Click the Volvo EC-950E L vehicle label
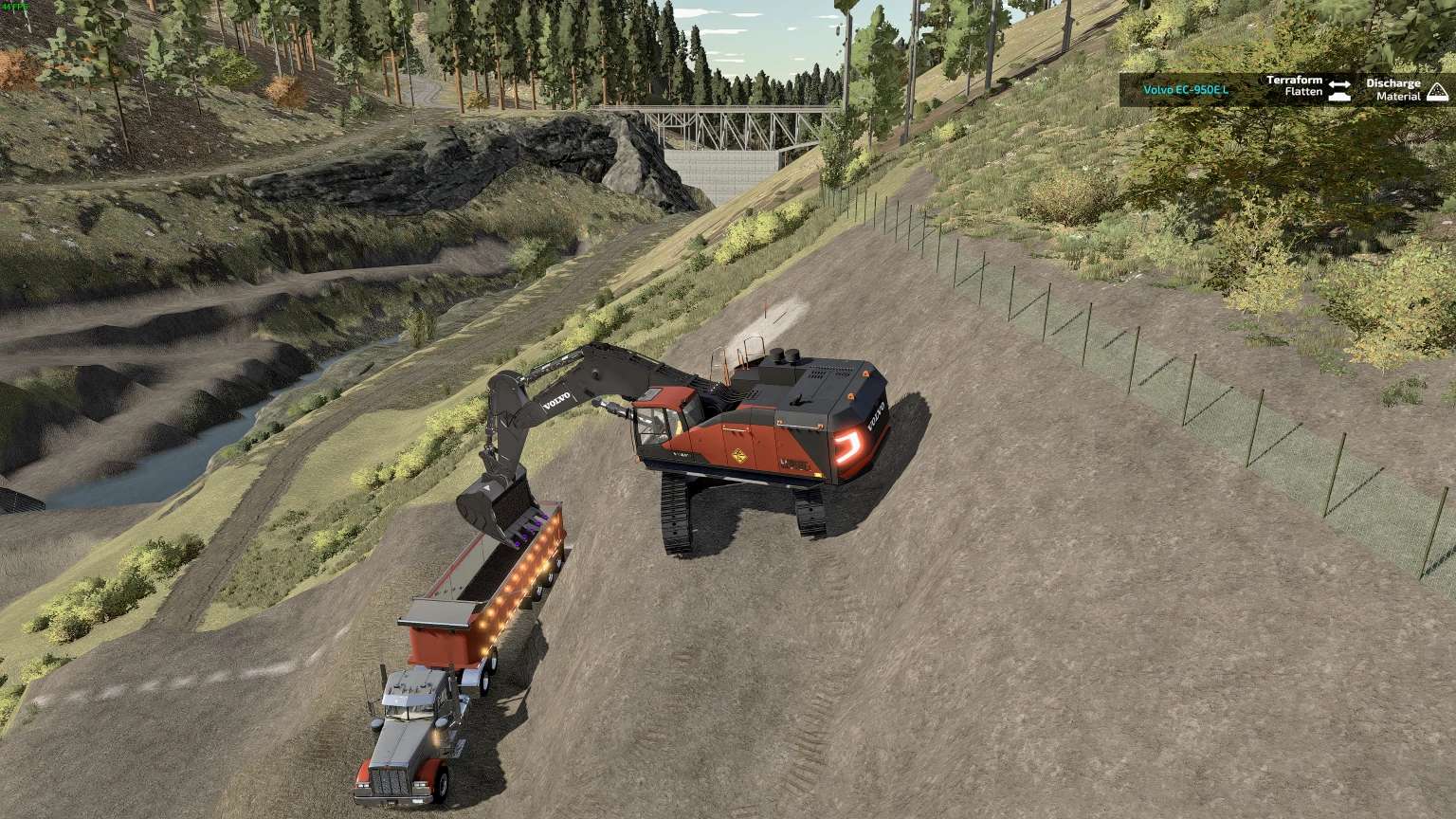The width and height of the screenshot is (1456, 819). pyautogui.click(x=1185, y=89)
